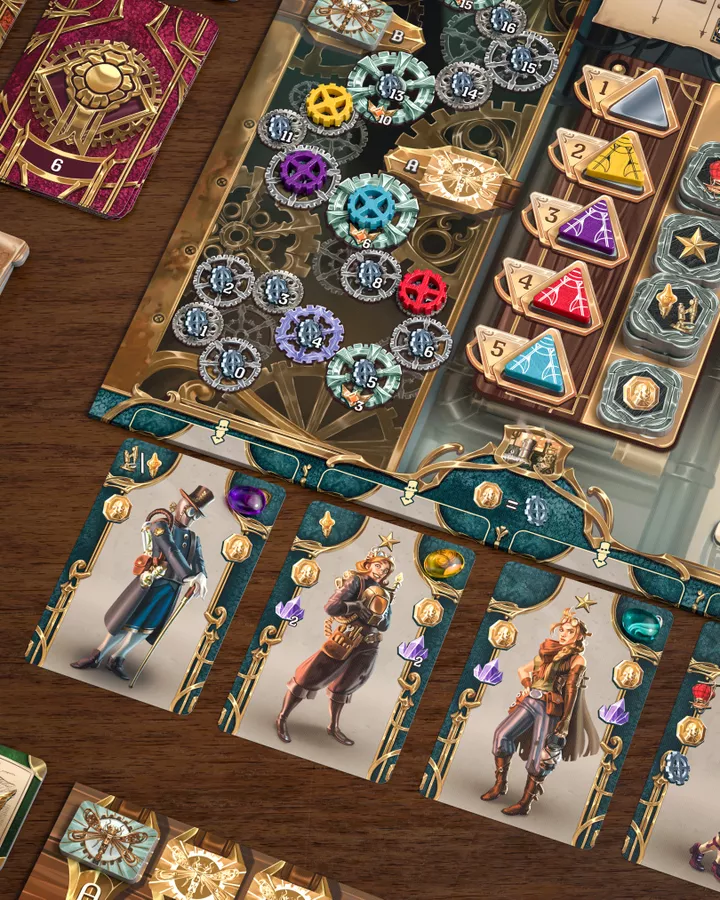Choose the gear space numbered 15
This screenshot has width=720, height=900.
(x=522, y=60)
